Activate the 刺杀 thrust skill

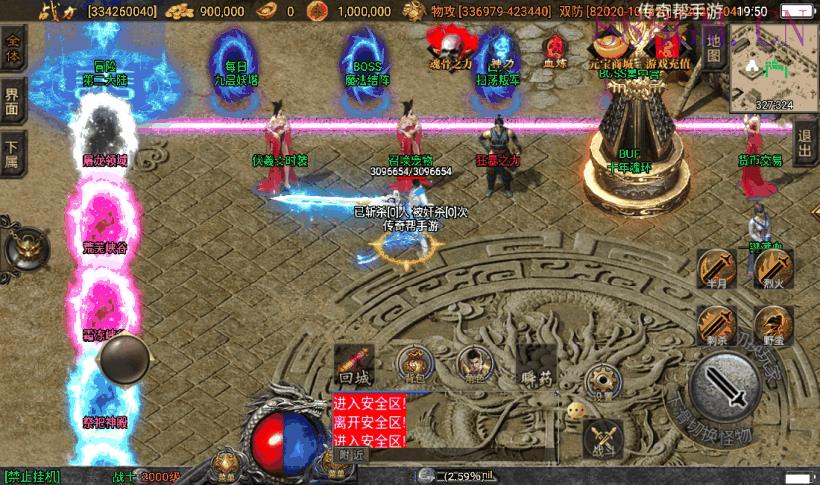point(716,325)
